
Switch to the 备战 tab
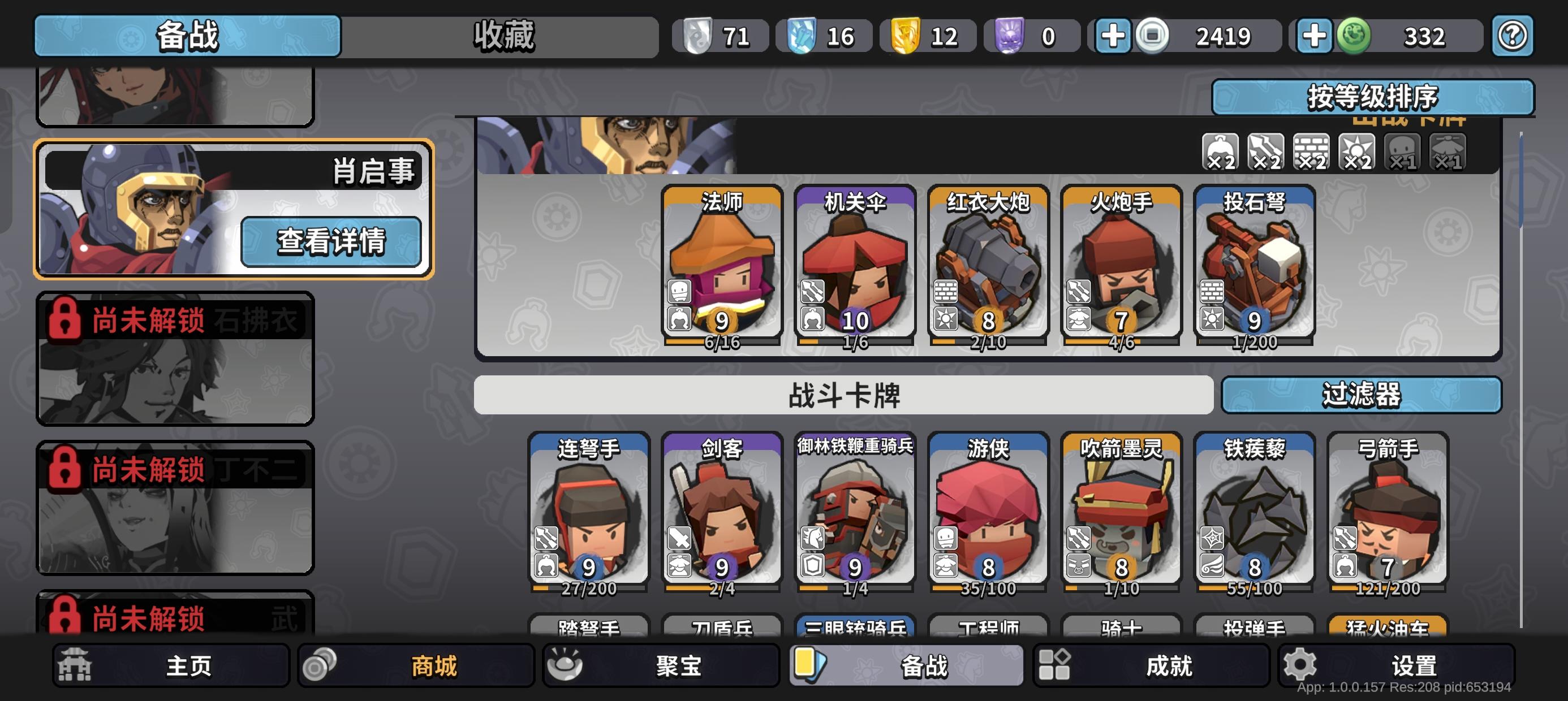(189, 37)
